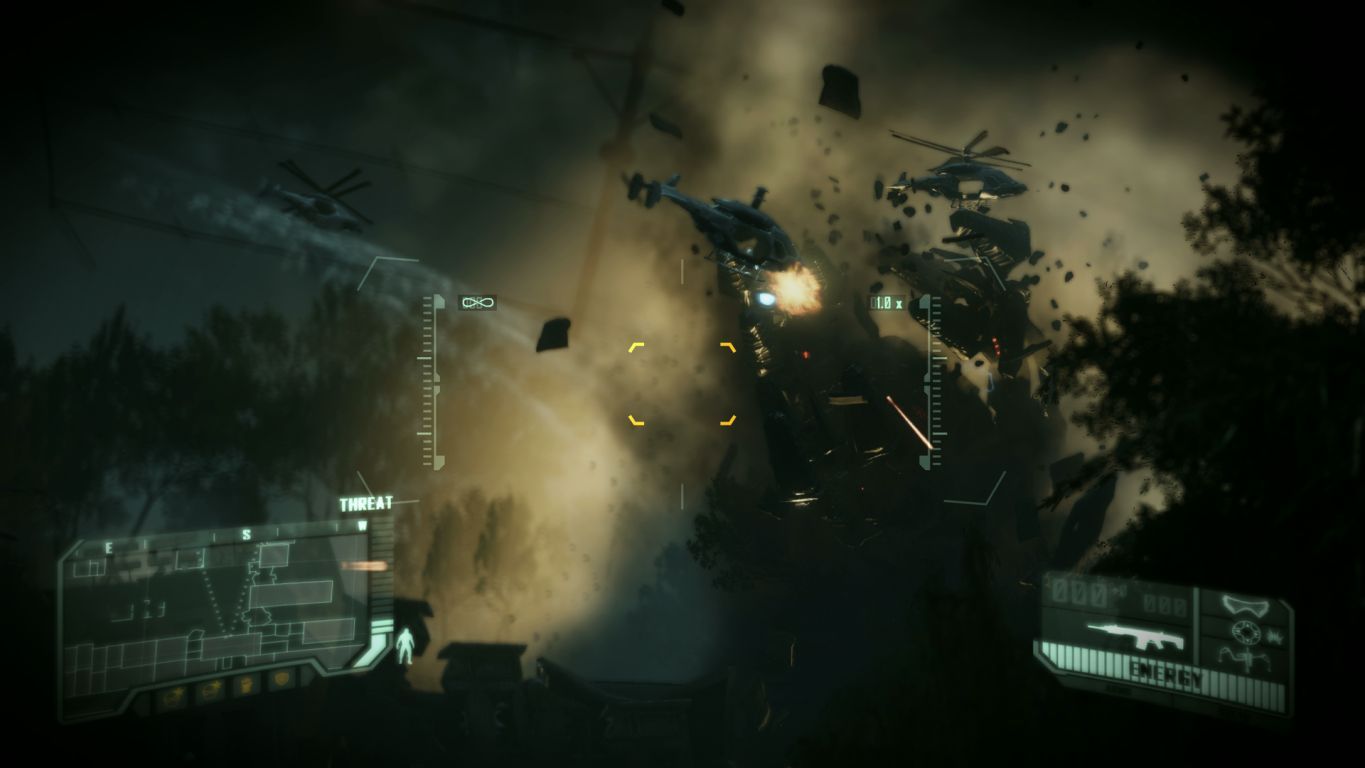Open the 1.0x zoom level selector
Screen dimensions: 1365x768
point(889,300)
